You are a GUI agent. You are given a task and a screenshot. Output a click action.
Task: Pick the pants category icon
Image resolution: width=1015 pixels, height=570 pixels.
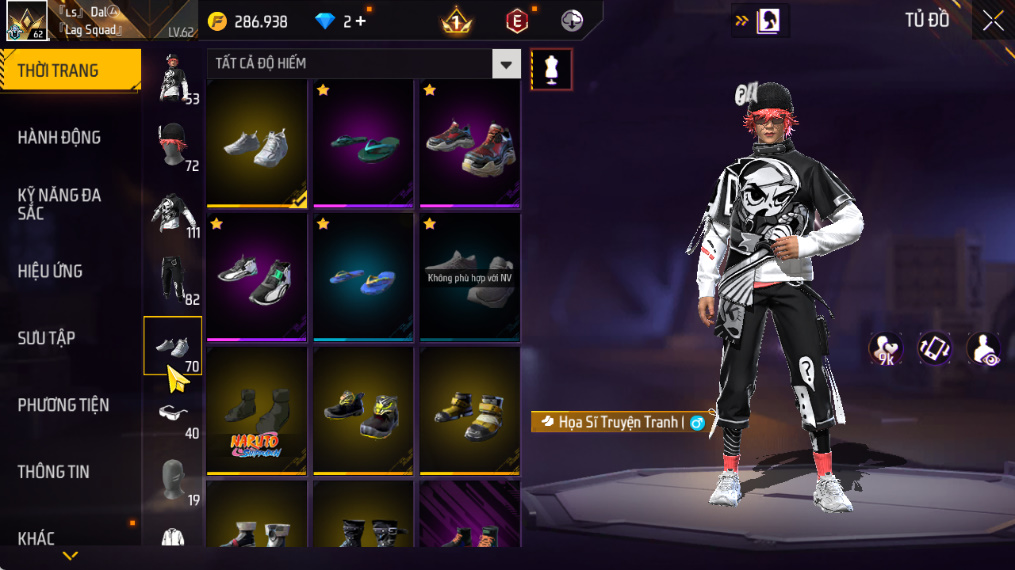click(x=172, y=279)
